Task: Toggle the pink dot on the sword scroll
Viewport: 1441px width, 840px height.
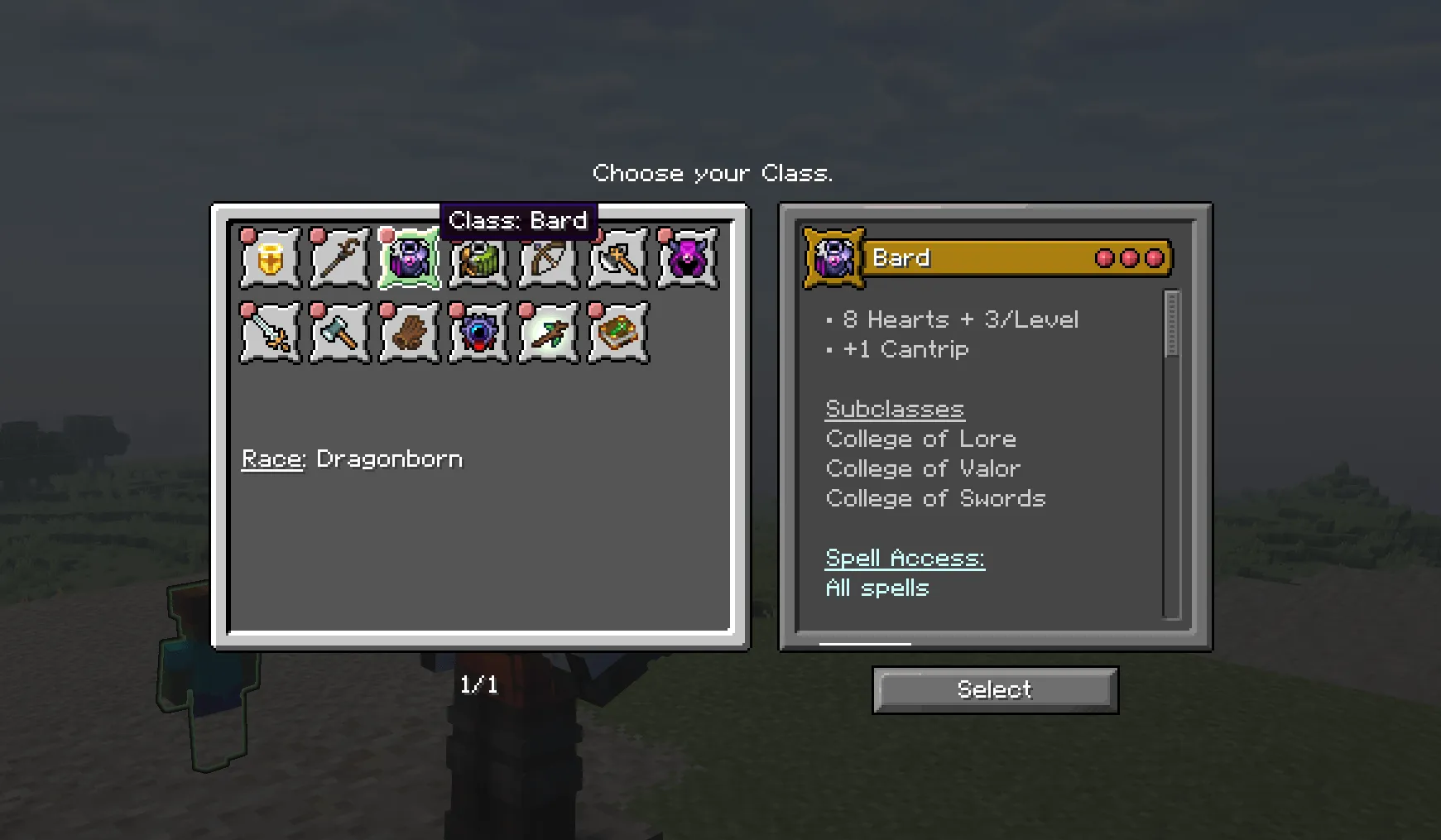Action: click(x=247, y=309)
